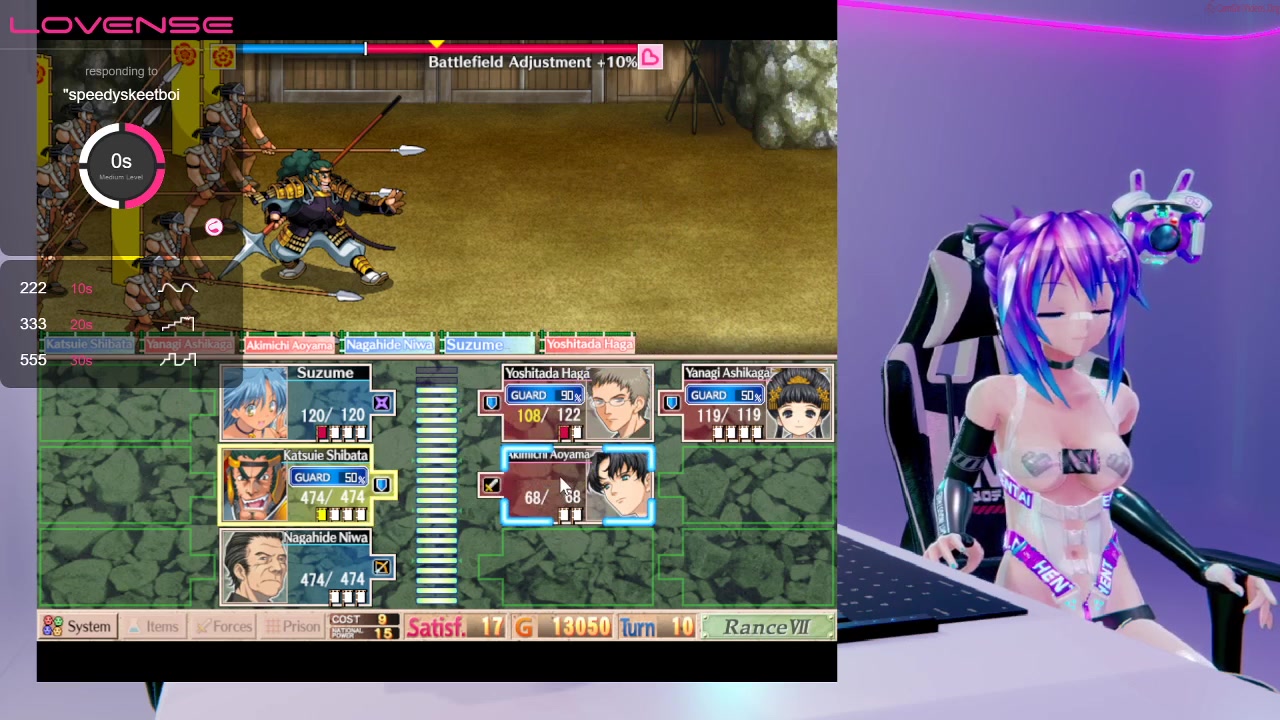Target enemy Akimichi Aoyama's unit card

point(578,486)
